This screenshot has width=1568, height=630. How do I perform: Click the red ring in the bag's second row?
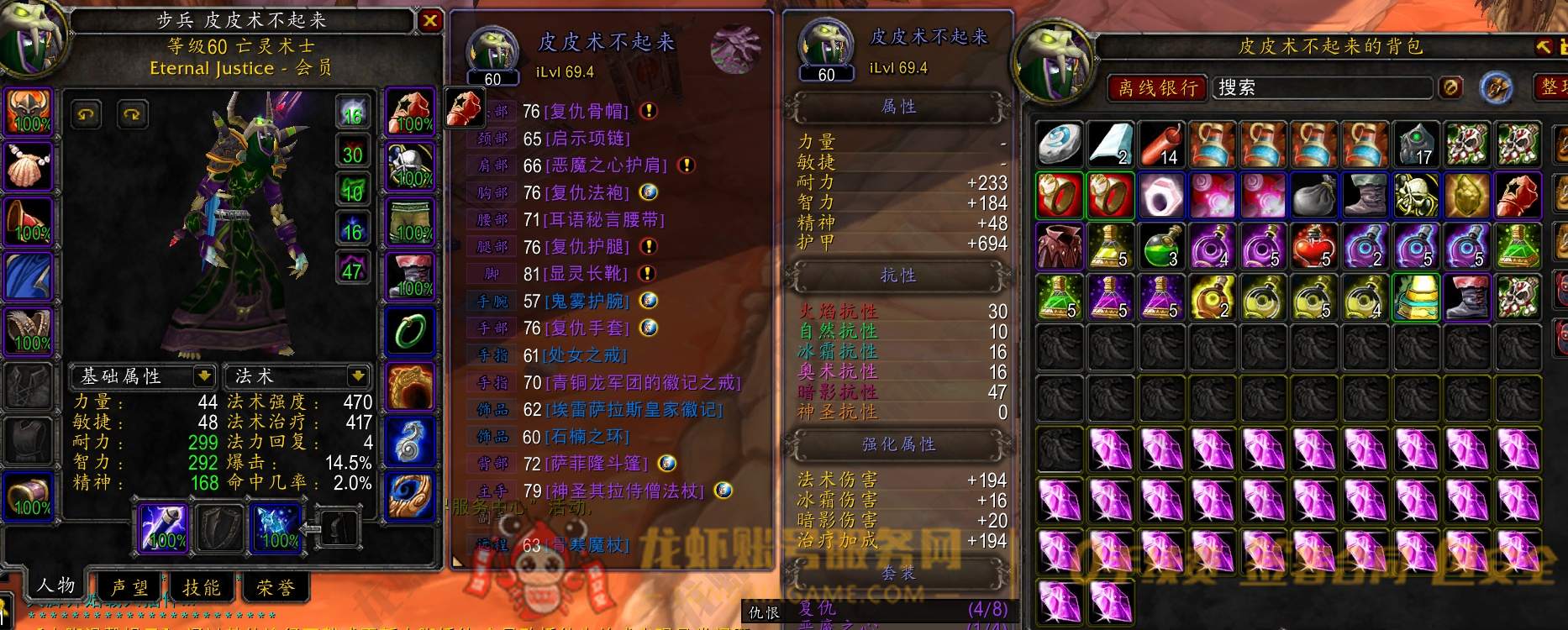coord(1059,195)
